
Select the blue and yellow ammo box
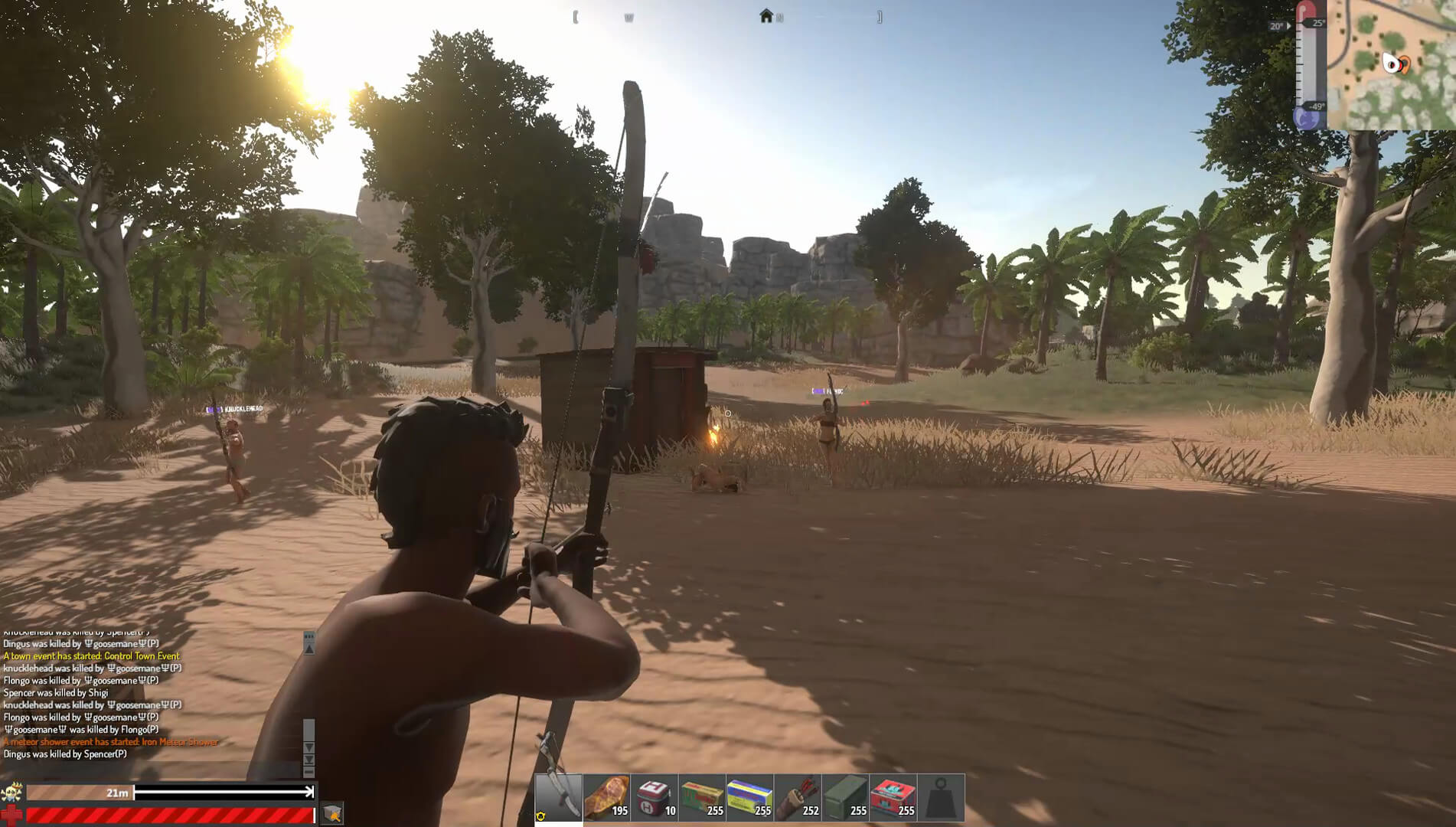pyautogui.click(x=749, y=797)
